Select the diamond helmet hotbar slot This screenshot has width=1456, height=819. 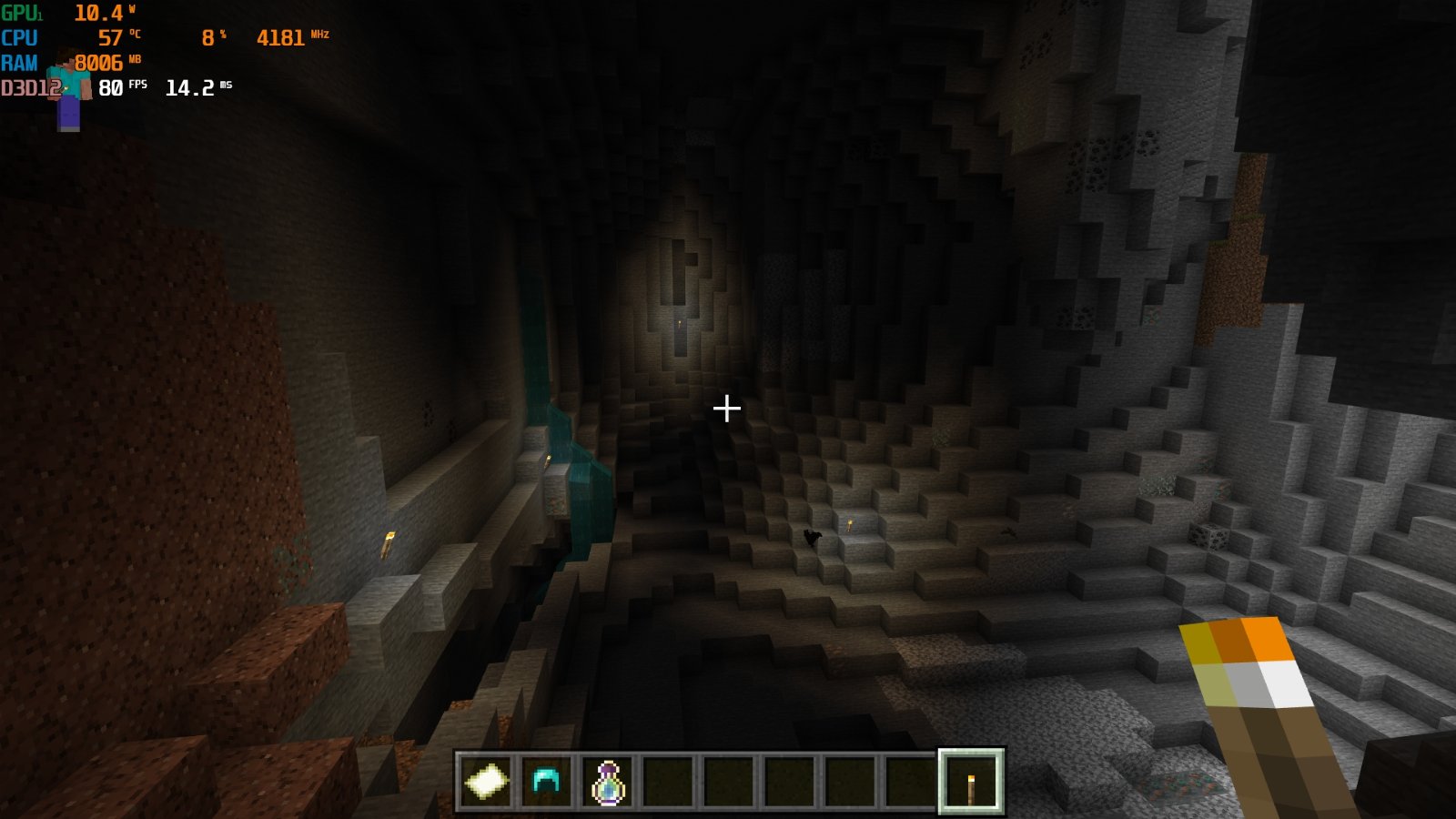tap(546, 782)
